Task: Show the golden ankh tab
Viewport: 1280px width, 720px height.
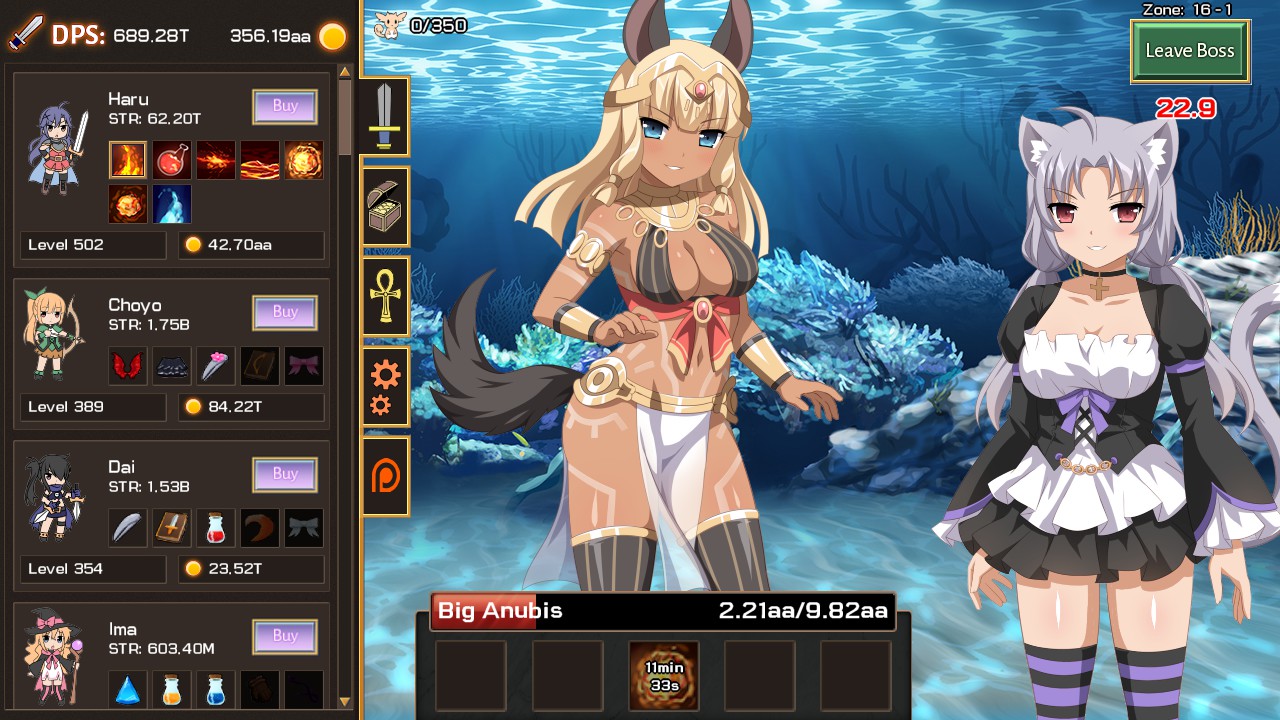Action: 385,295
